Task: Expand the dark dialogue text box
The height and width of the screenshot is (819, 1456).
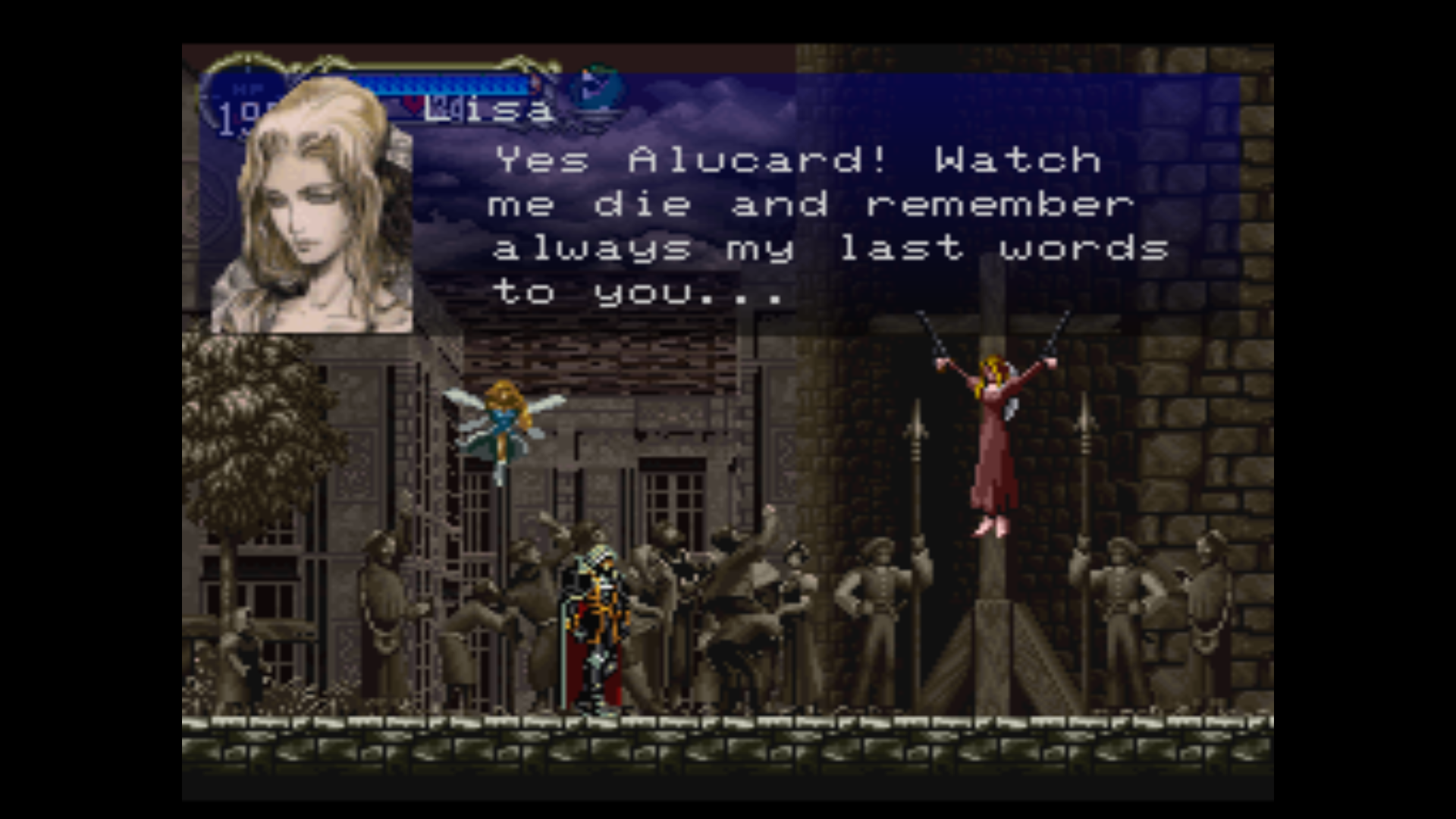Action: (834, 224)
